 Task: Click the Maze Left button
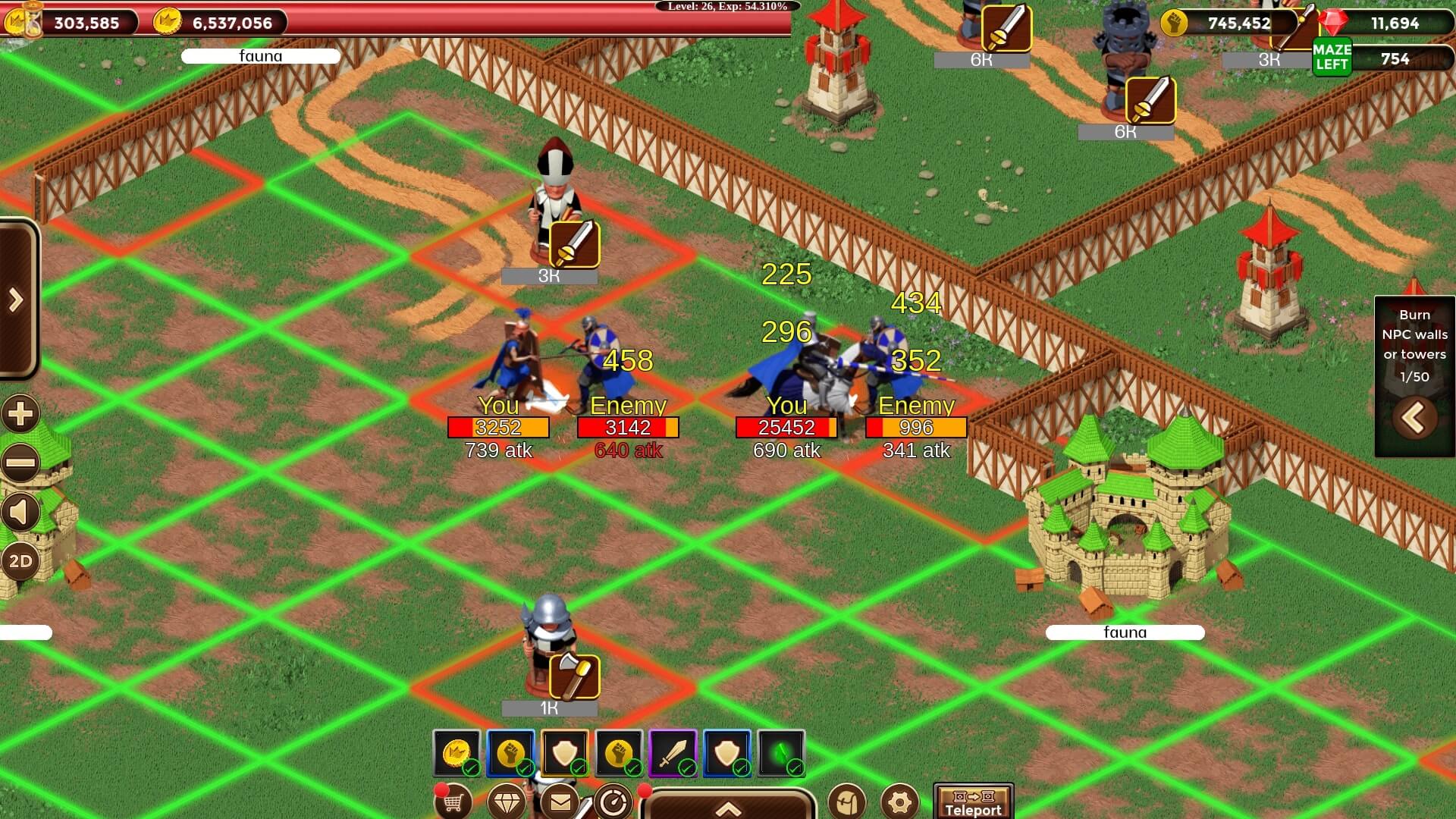coord(1332,58)
